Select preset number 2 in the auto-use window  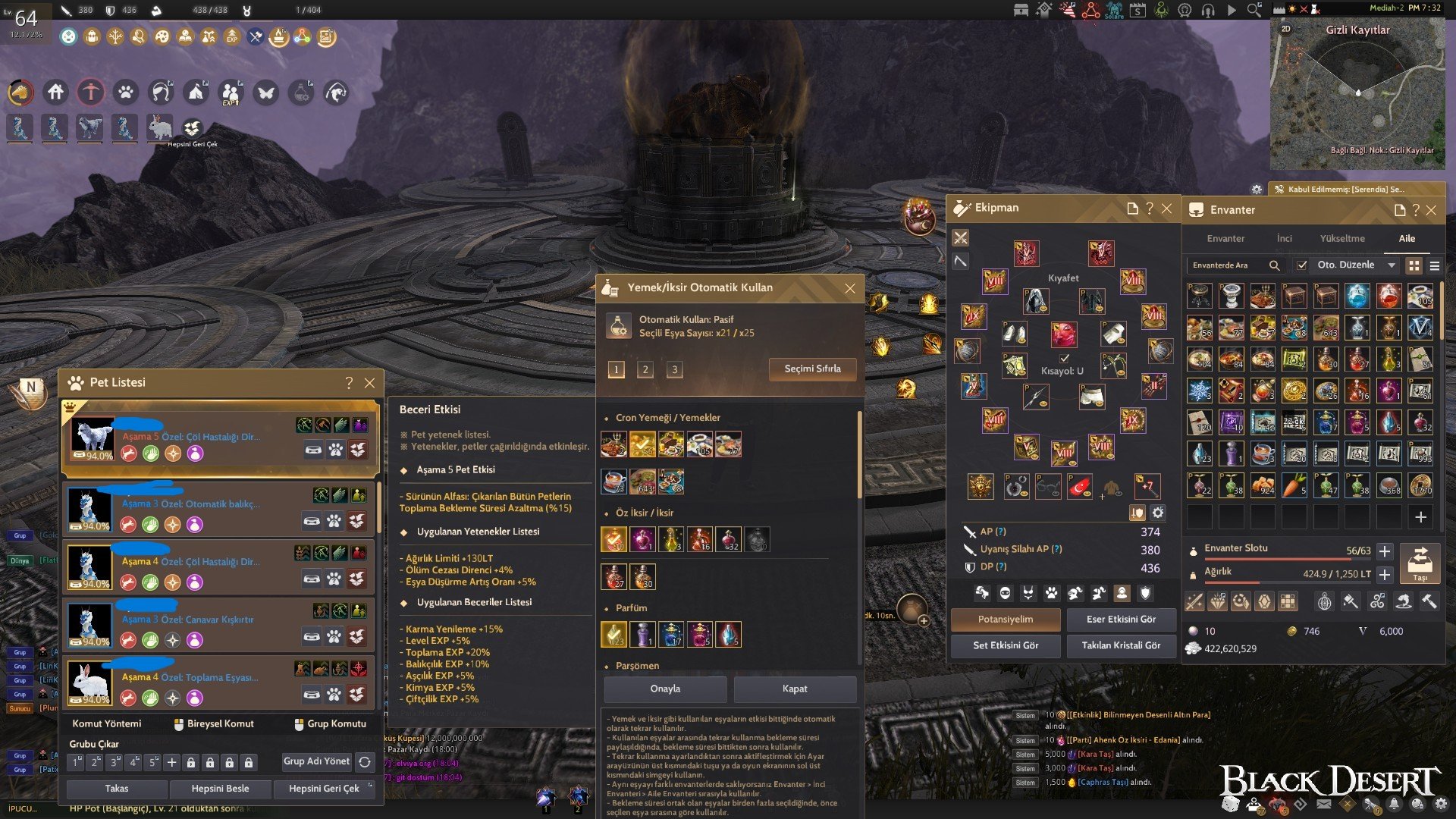(645, 369)
